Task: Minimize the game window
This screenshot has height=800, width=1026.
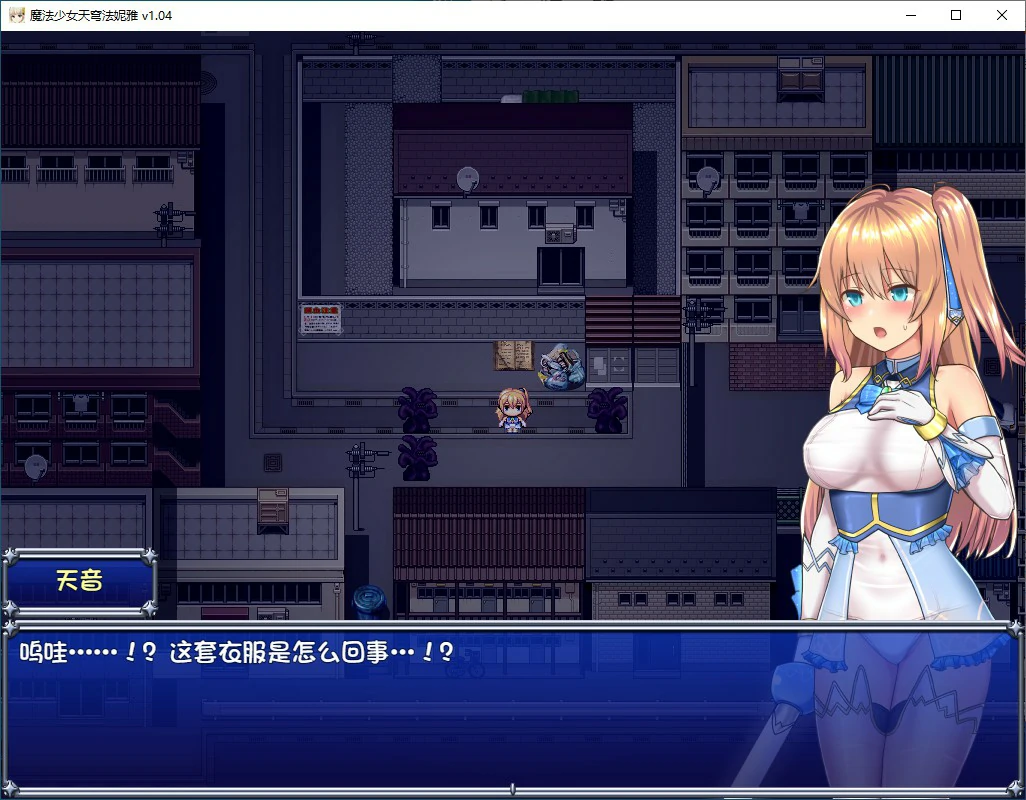Action: (x=910, y=15)
